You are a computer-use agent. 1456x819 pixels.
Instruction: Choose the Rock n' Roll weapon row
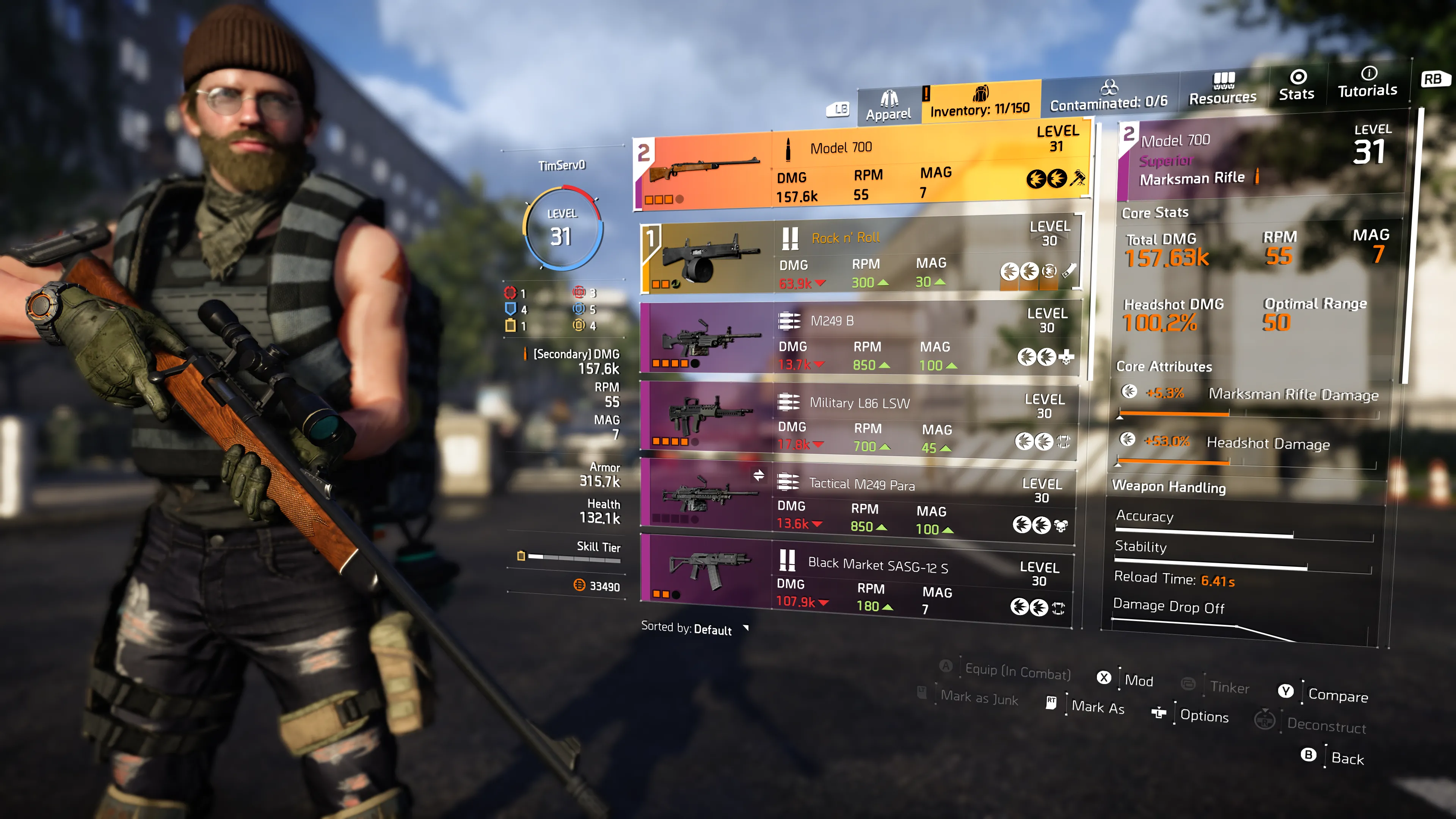[860, 258]
